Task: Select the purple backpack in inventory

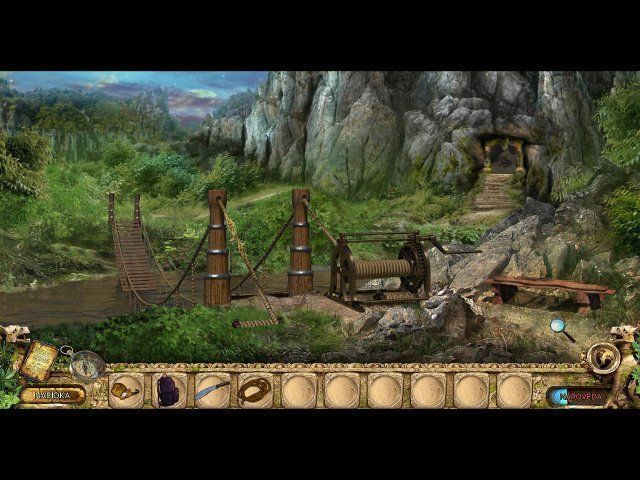Action: pos(169,390)
